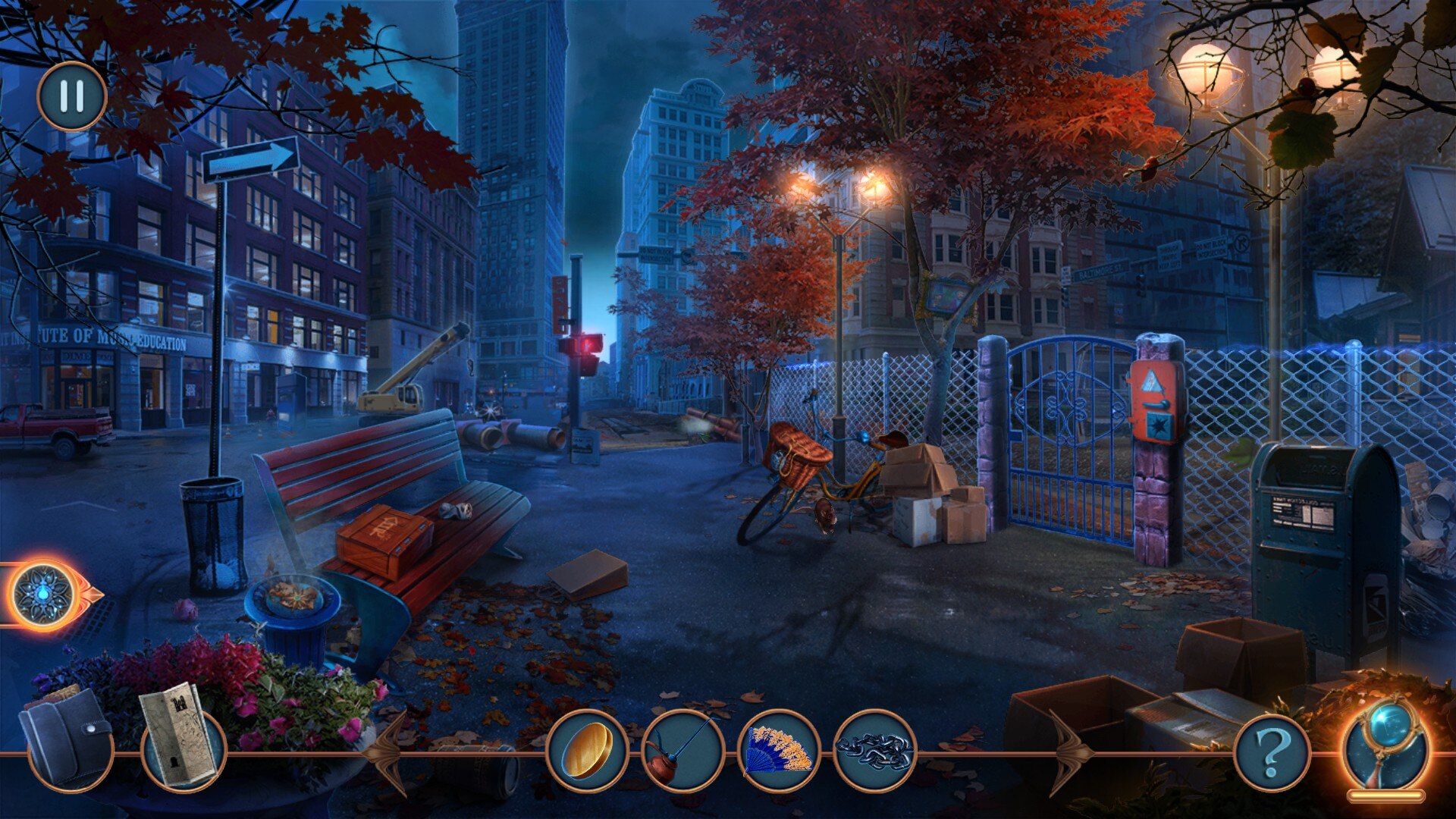Select the gold coin inventory slot
This screenshot has width=1456, height=819.
point(587,751)
